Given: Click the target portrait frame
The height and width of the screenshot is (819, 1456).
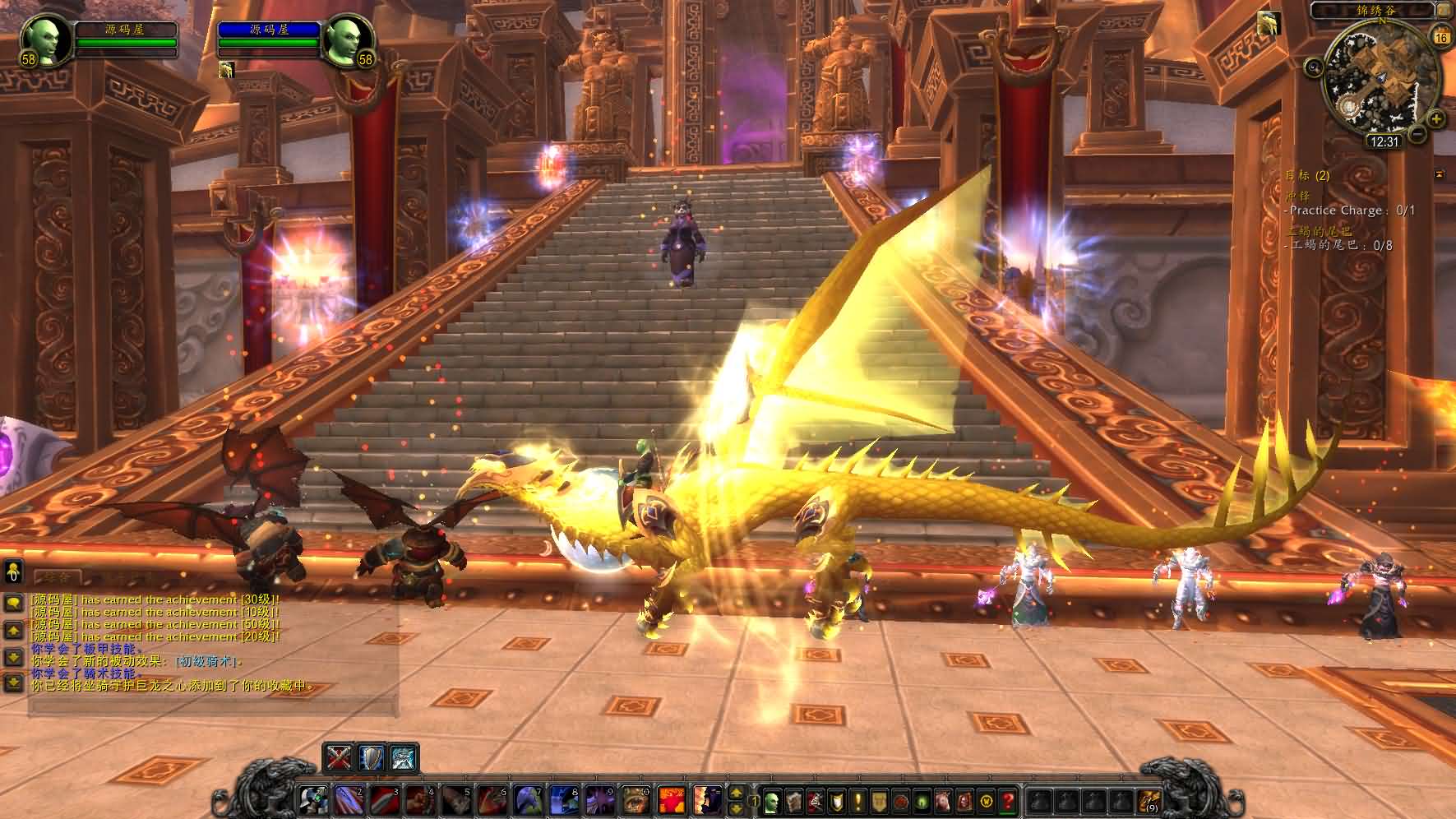Looking at the screenshot, I should (x=345, y=39).
